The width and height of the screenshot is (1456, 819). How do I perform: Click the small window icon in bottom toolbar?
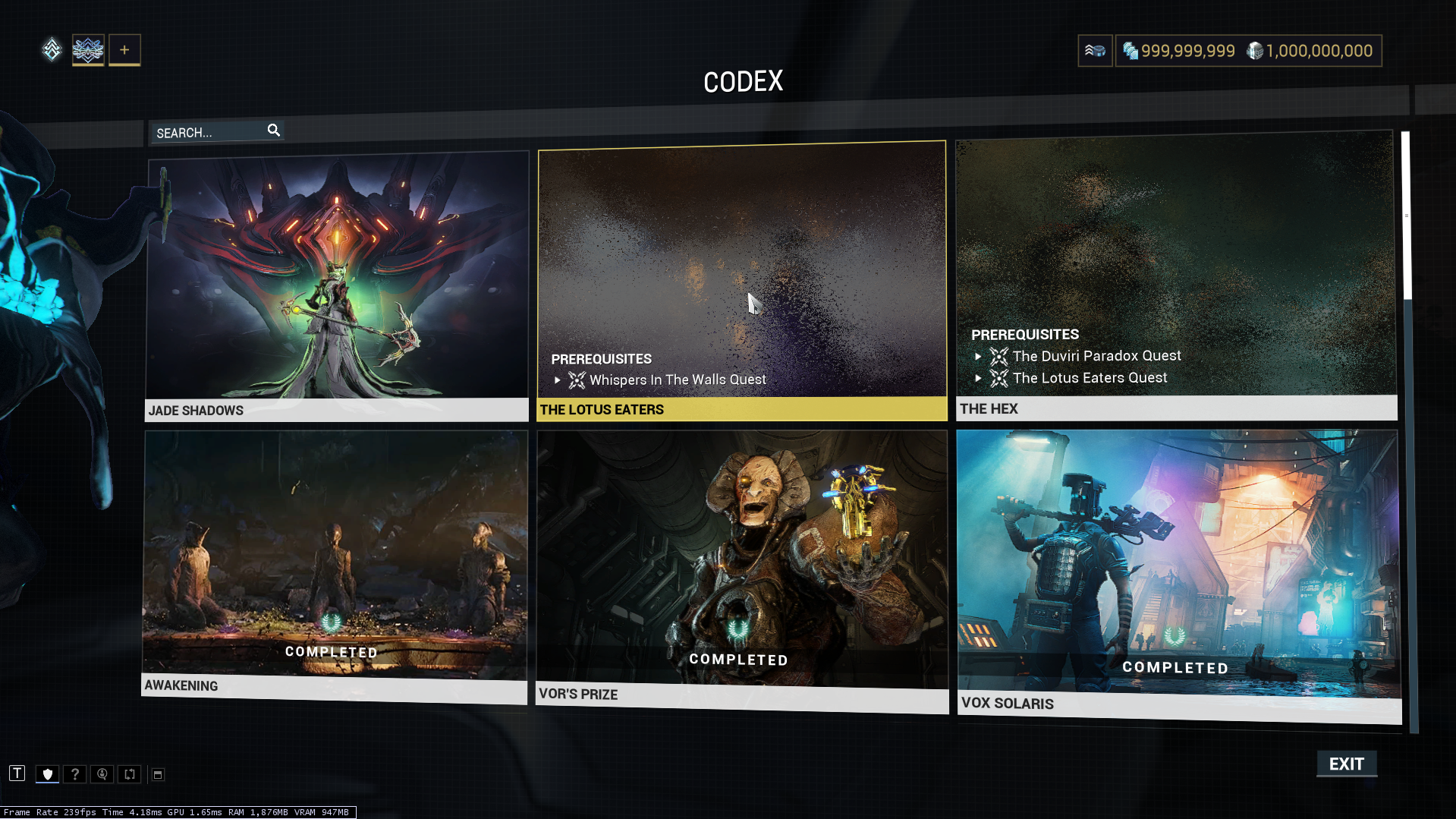point(158,774)
